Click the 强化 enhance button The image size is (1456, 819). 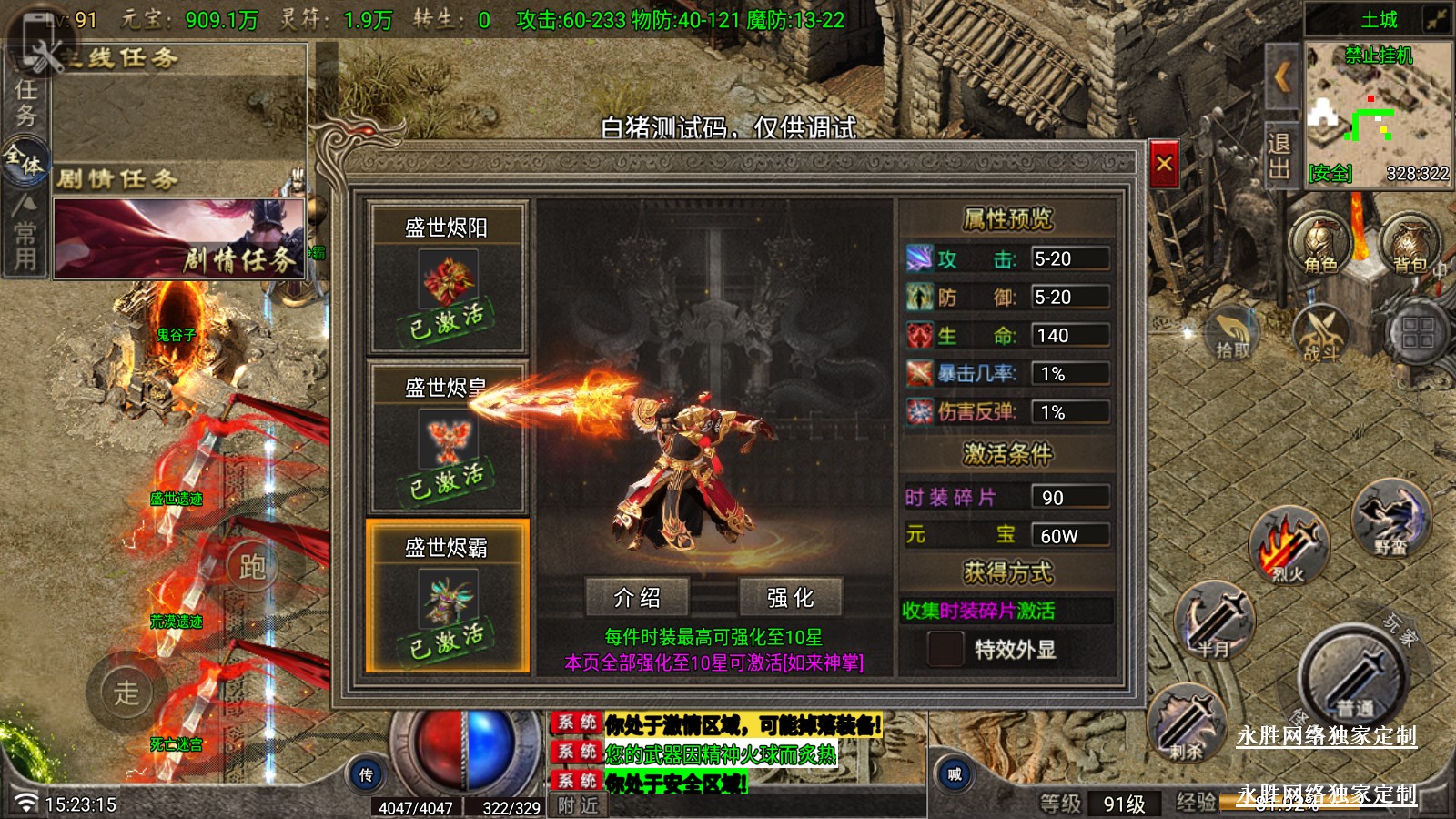pos(790,597)
